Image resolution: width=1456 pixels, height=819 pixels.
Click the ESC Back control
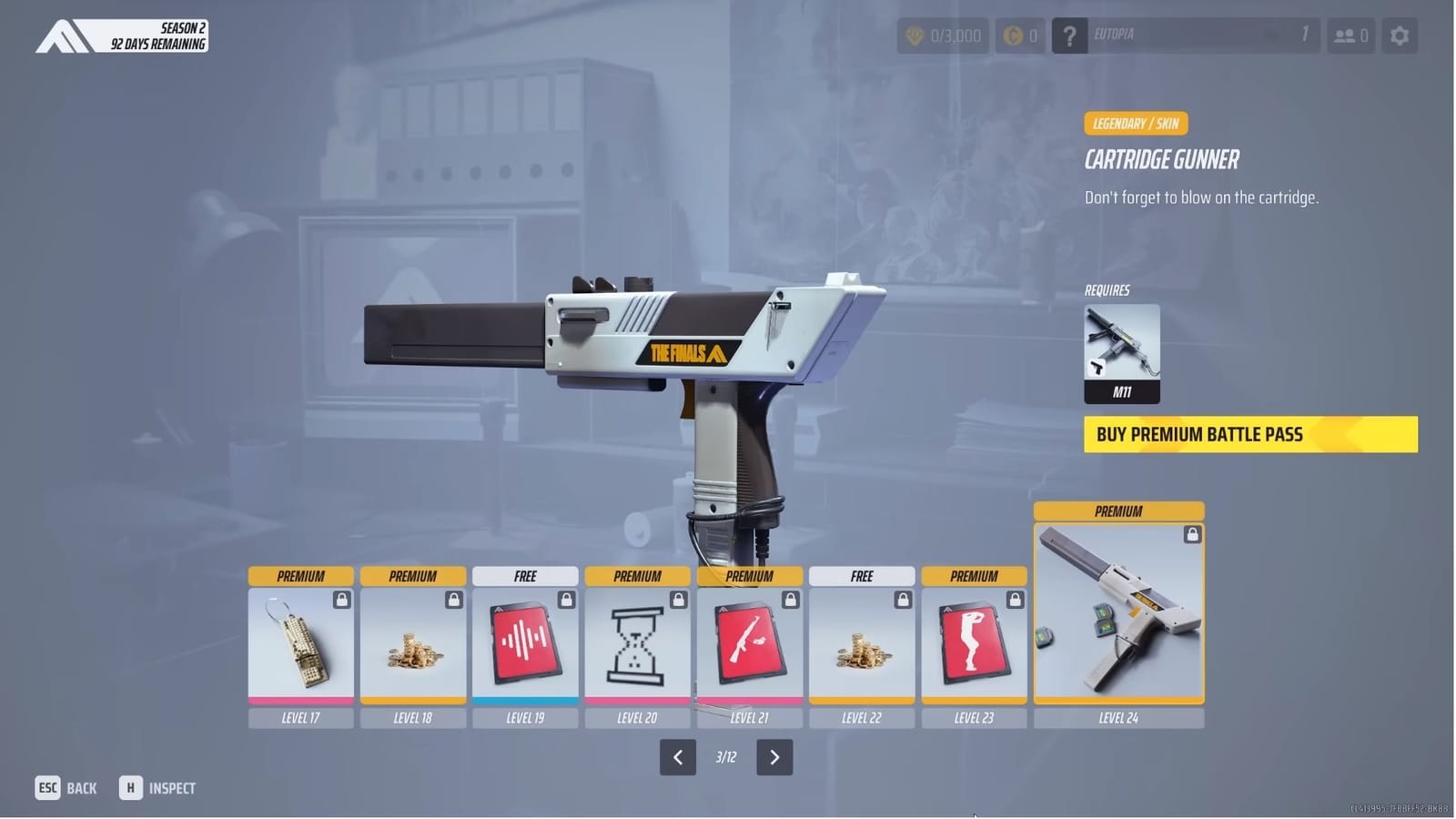pos(66,787)
